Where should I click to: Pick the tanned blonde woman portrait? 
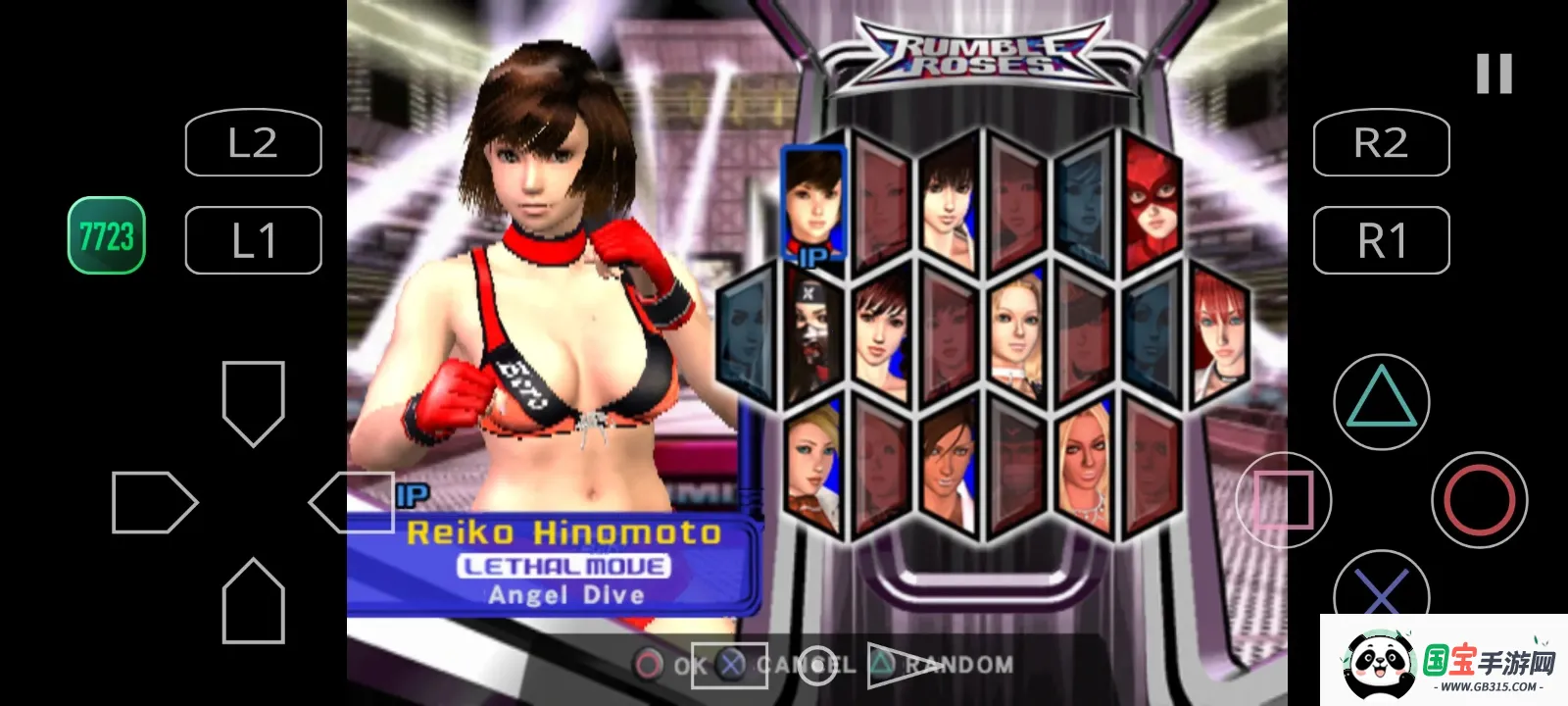pyautogui.click(x=1085, y=468)
